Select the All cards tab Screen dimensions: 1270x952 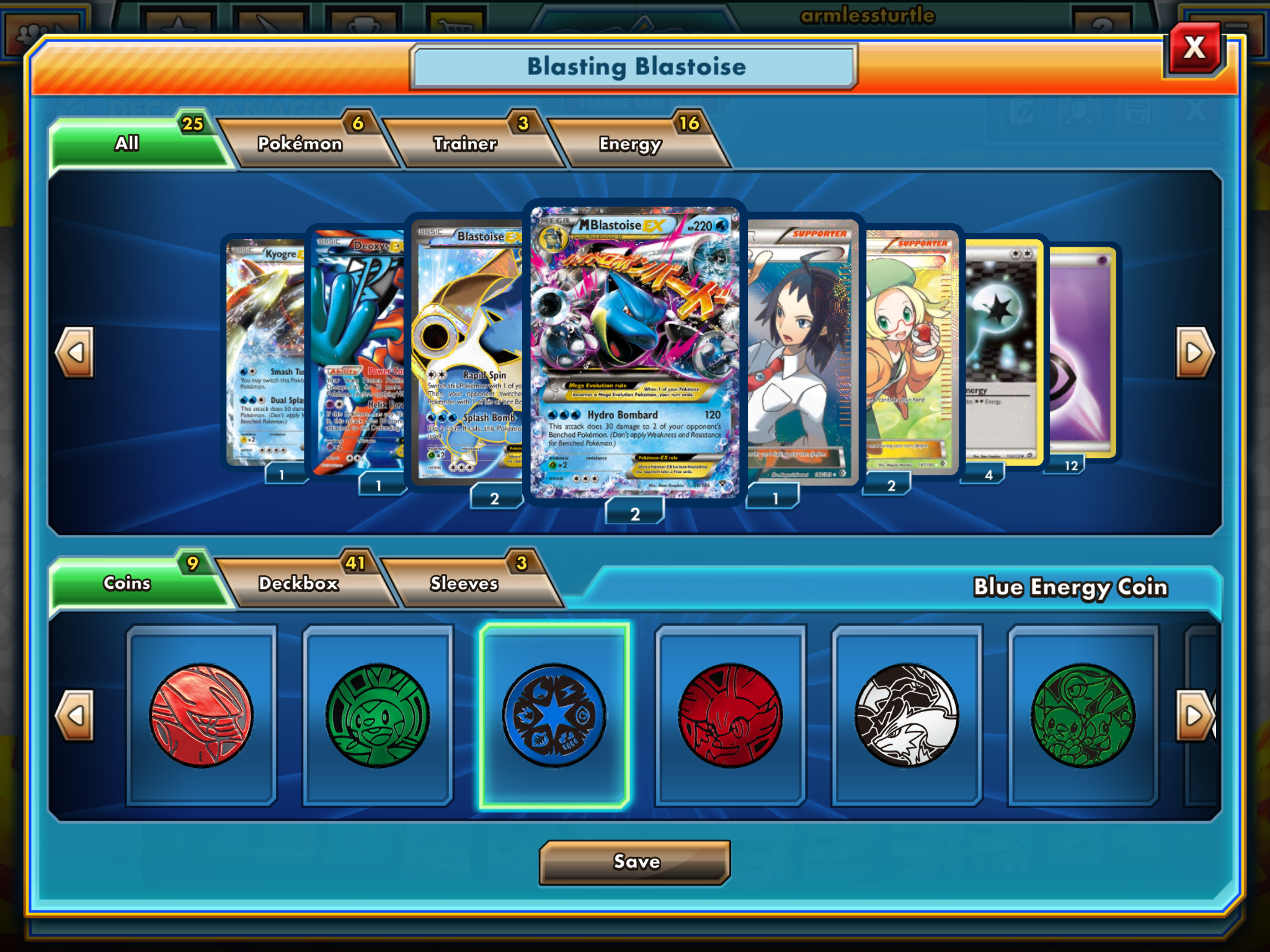point(127,143)
